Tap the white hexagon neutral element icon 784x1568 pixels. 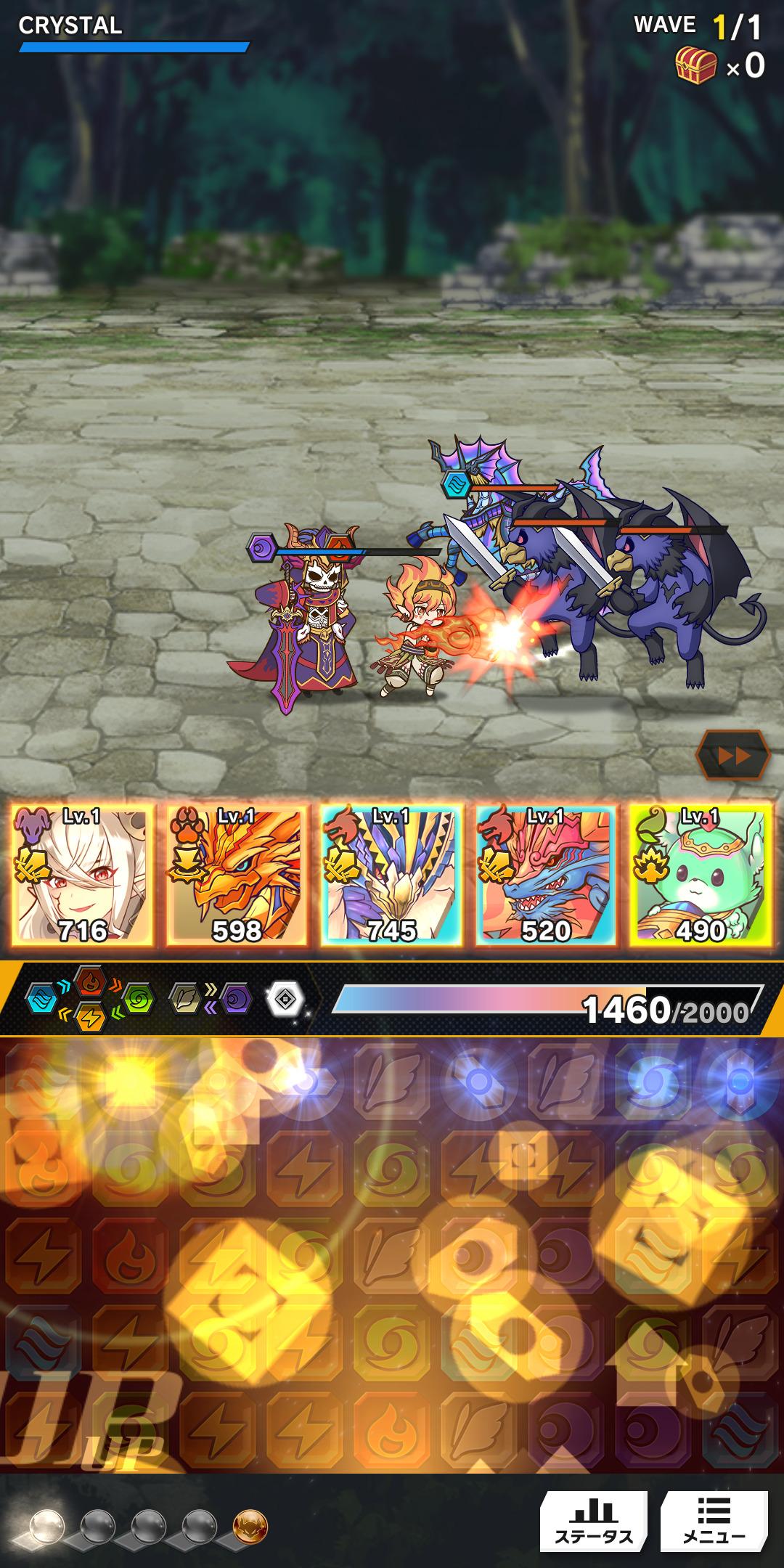pos(287,1000)
